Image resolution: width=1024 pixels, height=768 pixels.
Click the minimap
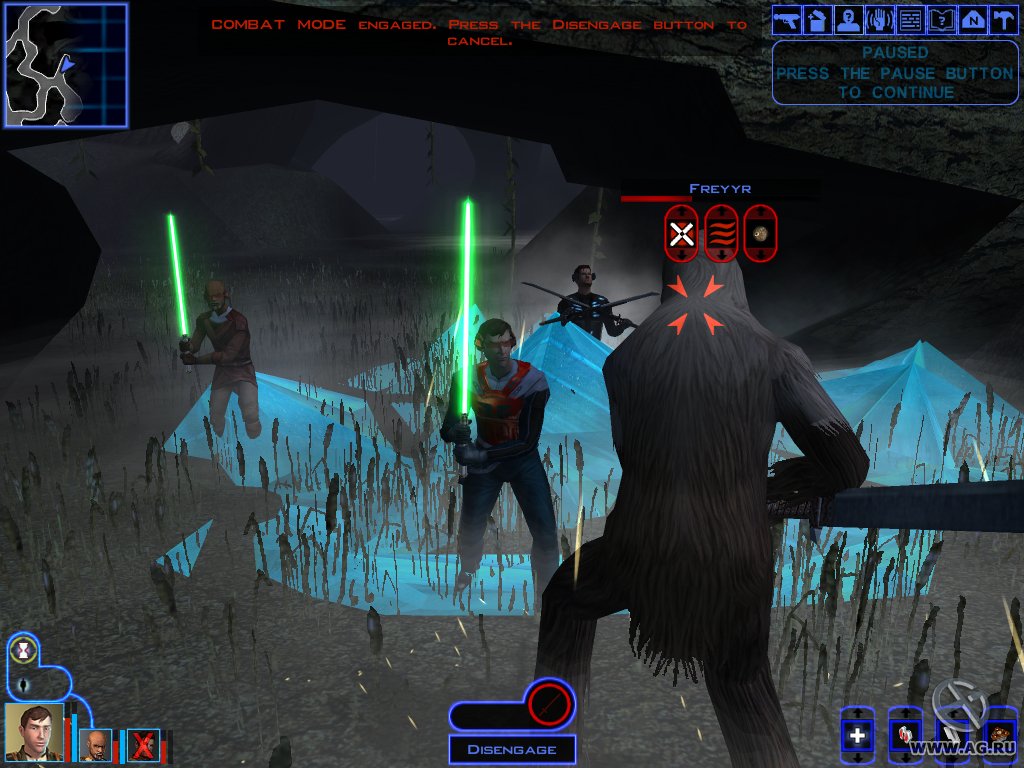point(66,65)
